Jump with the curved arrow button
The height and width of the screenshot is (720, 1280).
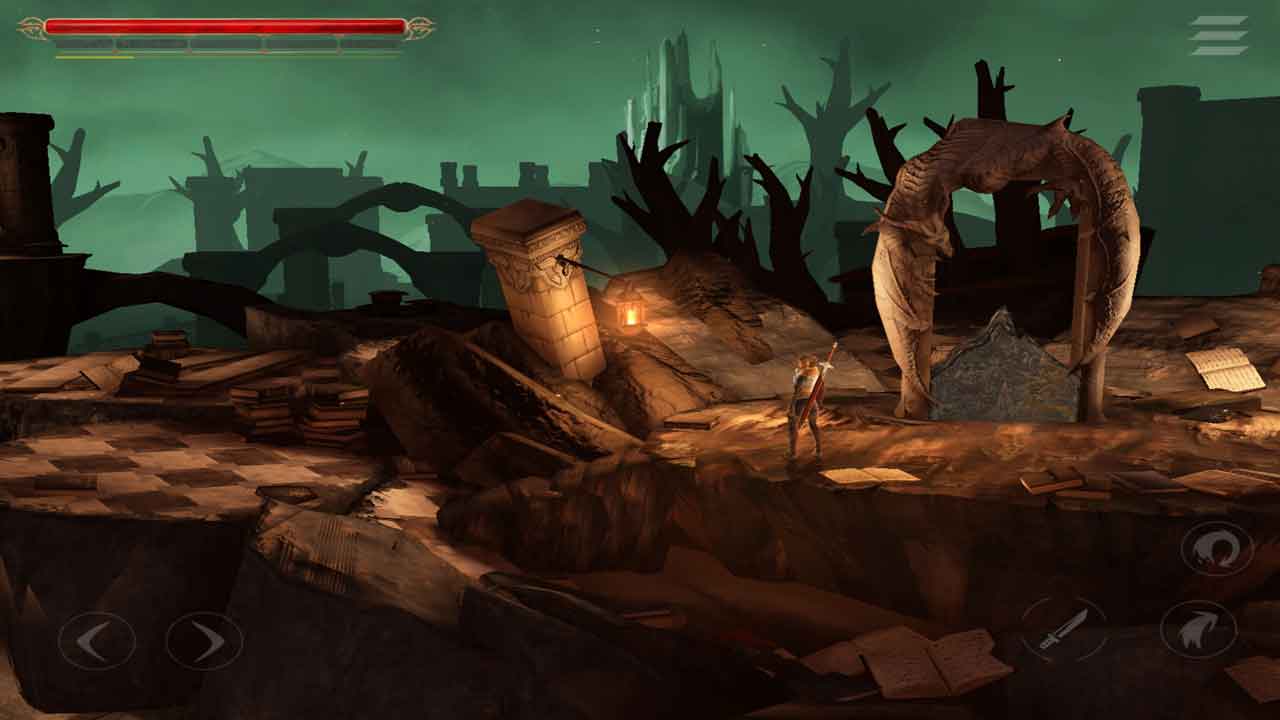pyautogui.click(x=1197, y=629)
